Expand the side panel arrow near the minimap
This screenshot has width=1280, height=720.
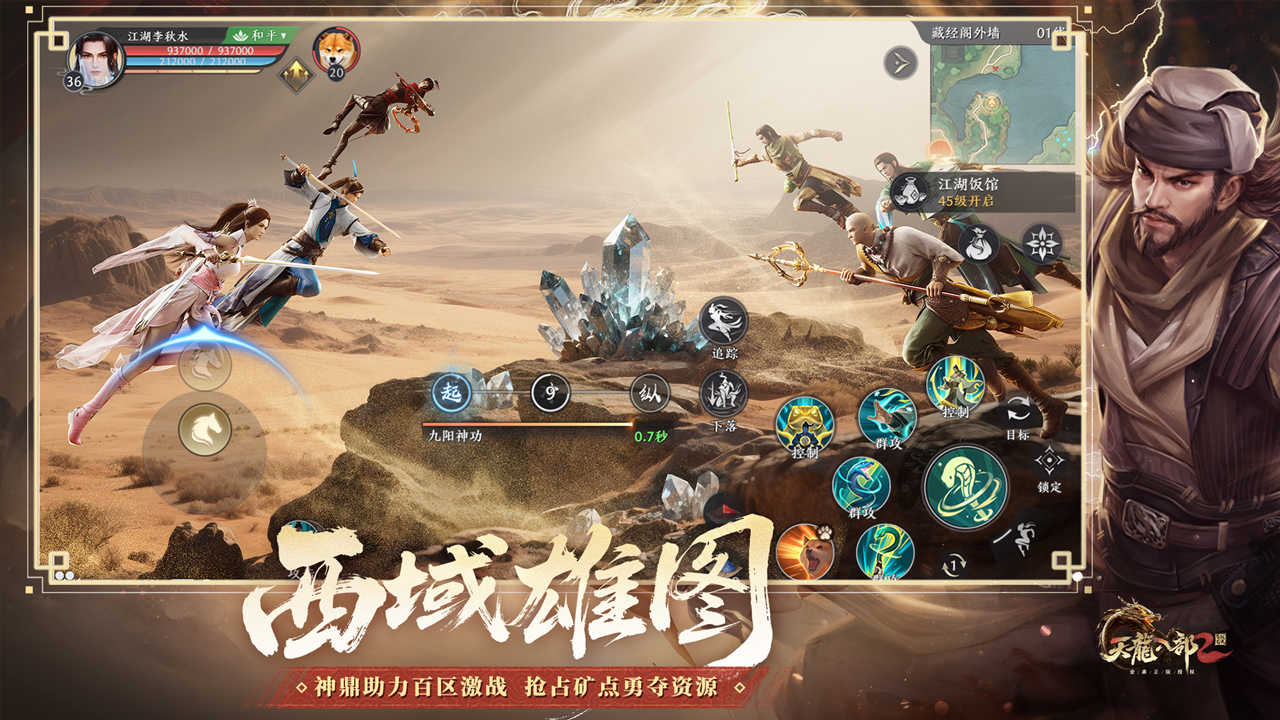pos(900,62)
